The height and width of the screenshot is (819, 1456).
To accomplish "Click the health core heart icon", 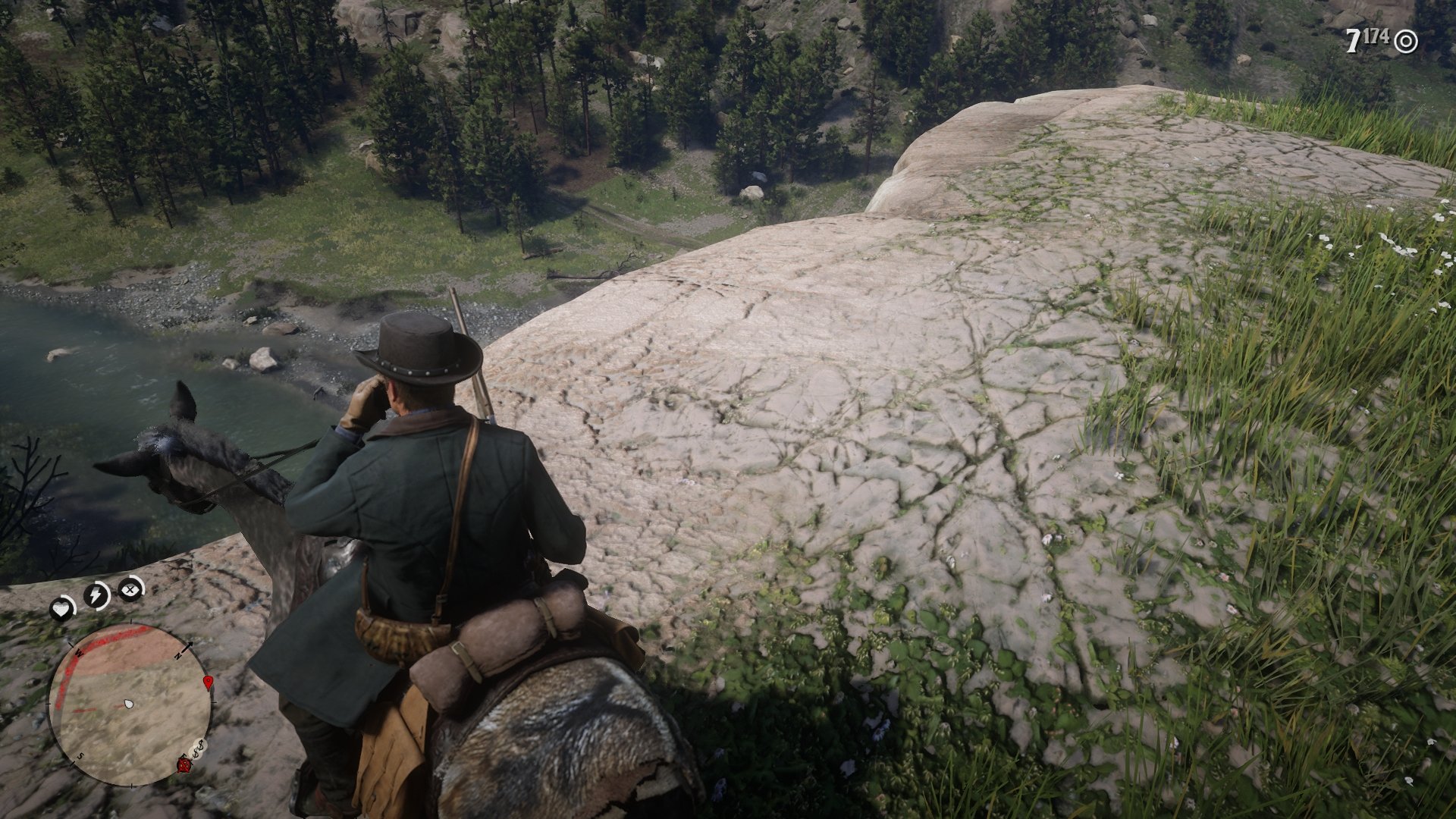I will pos(61,607).
